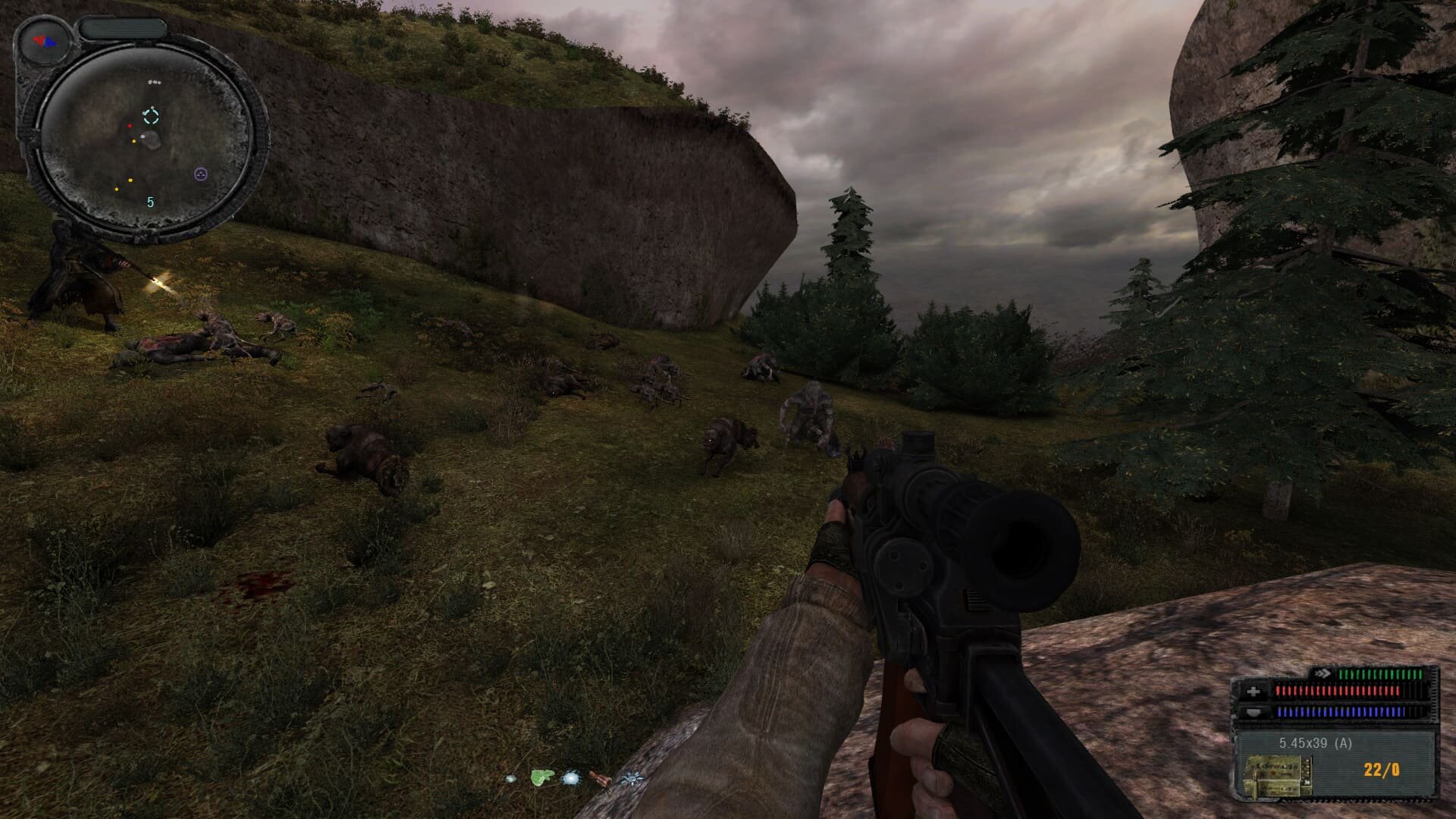Click the red enemy dot on minimap
Screen dimensions: 1456x819
[x=130, y=126]
